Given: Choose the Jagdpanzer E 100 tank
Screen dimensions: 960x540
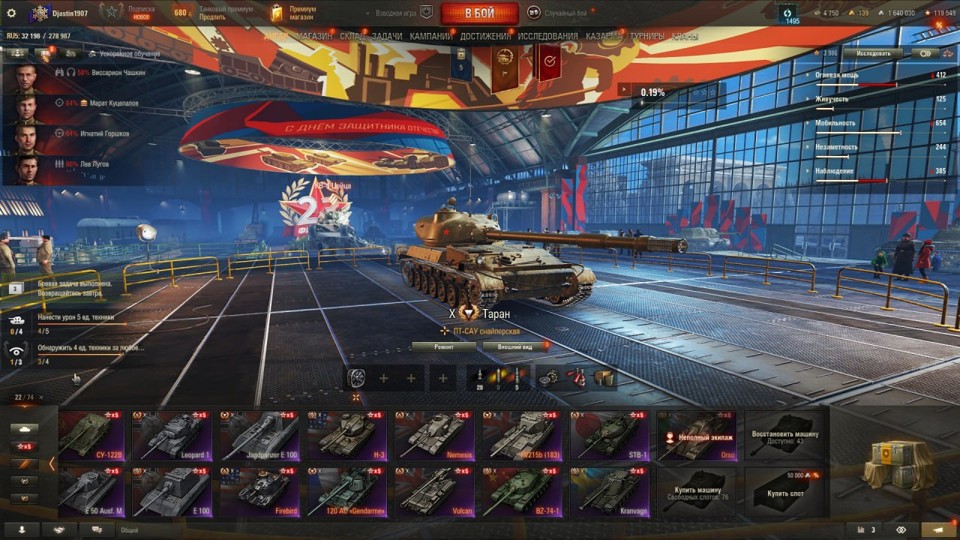Looking at the screenshot, I should pyautogui.click(x=258, y=435).
